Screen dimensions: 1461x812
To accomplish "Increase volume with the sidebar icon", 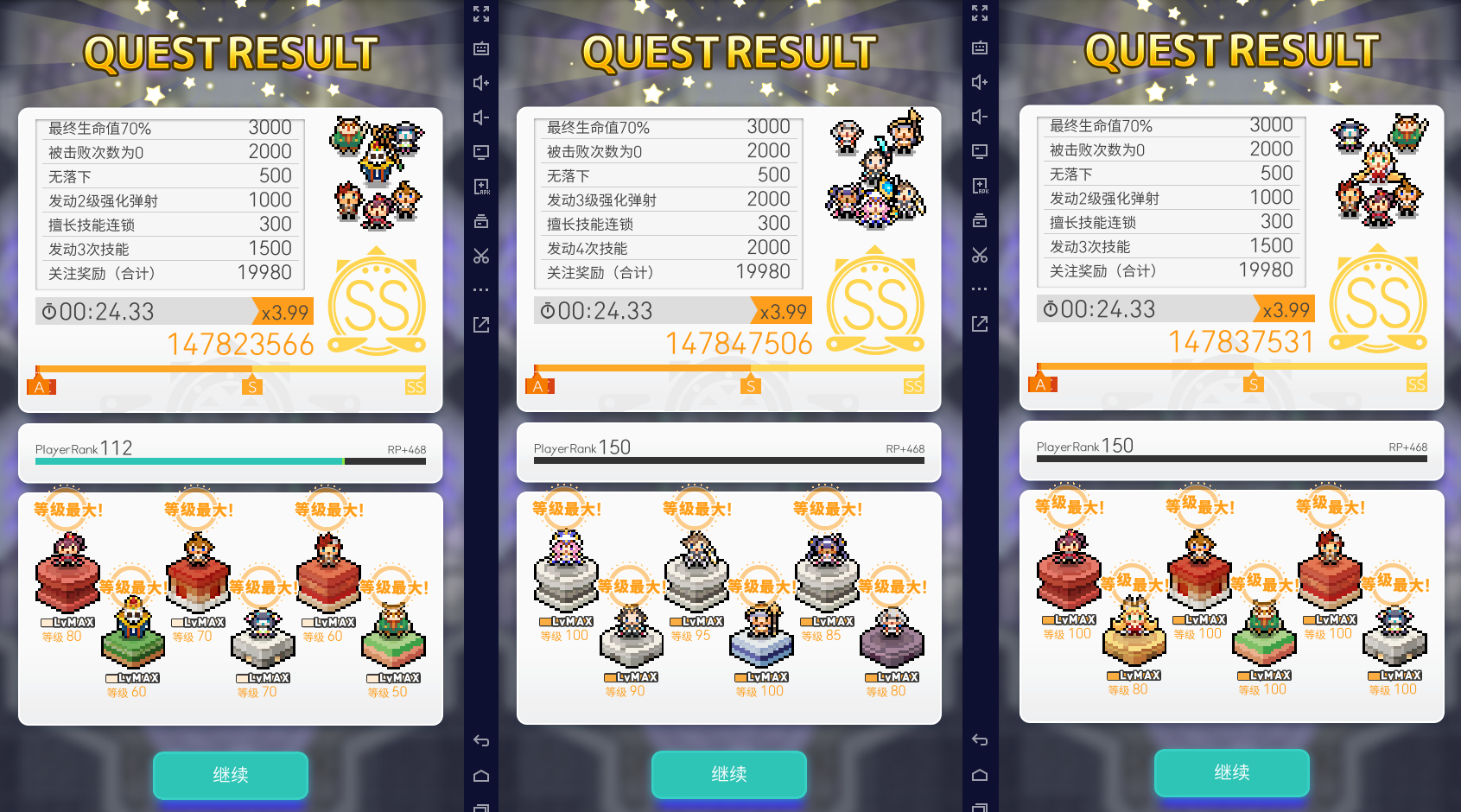I will [482, 83].
